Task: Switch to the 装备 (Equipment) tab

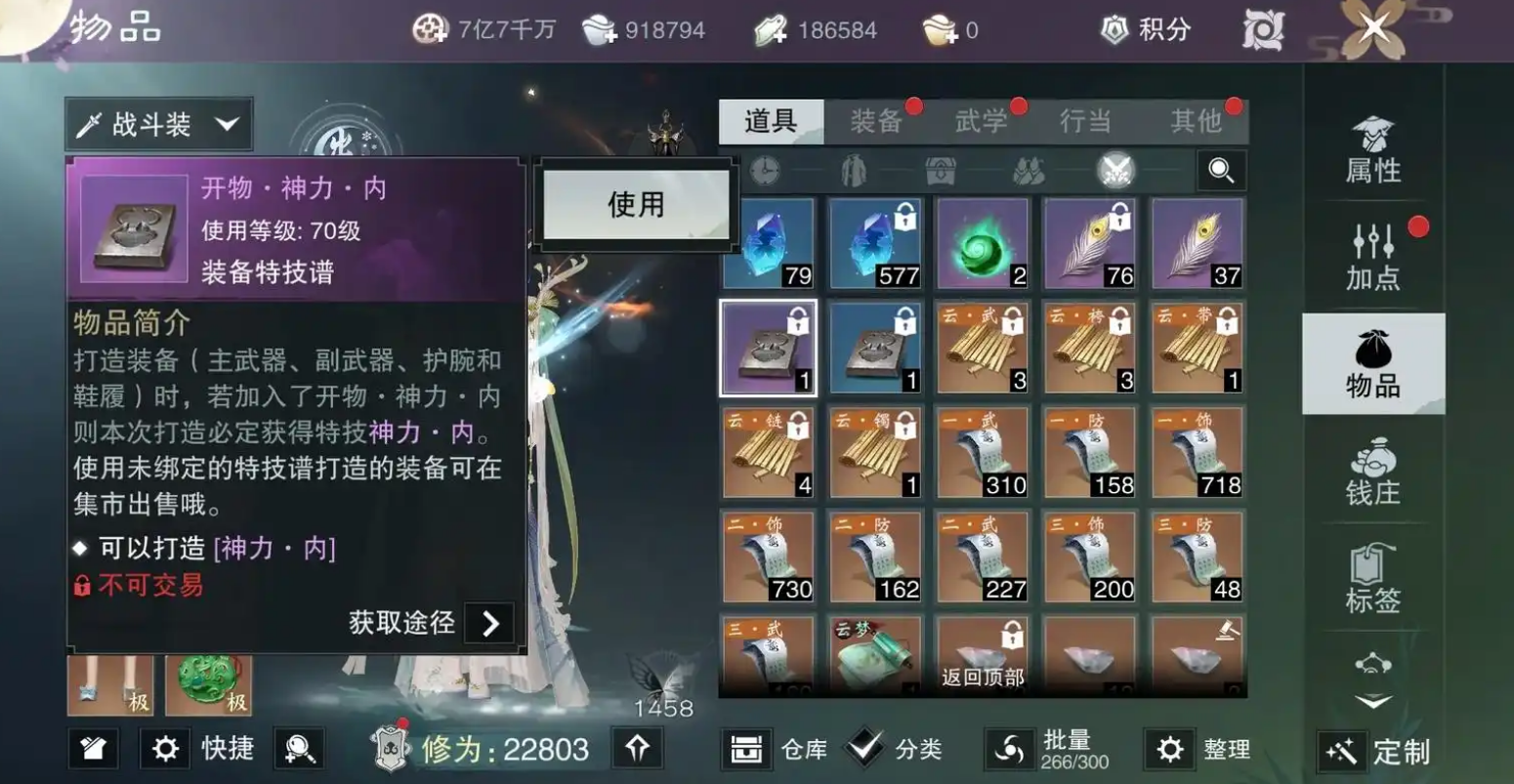Action: pos(877,122)
